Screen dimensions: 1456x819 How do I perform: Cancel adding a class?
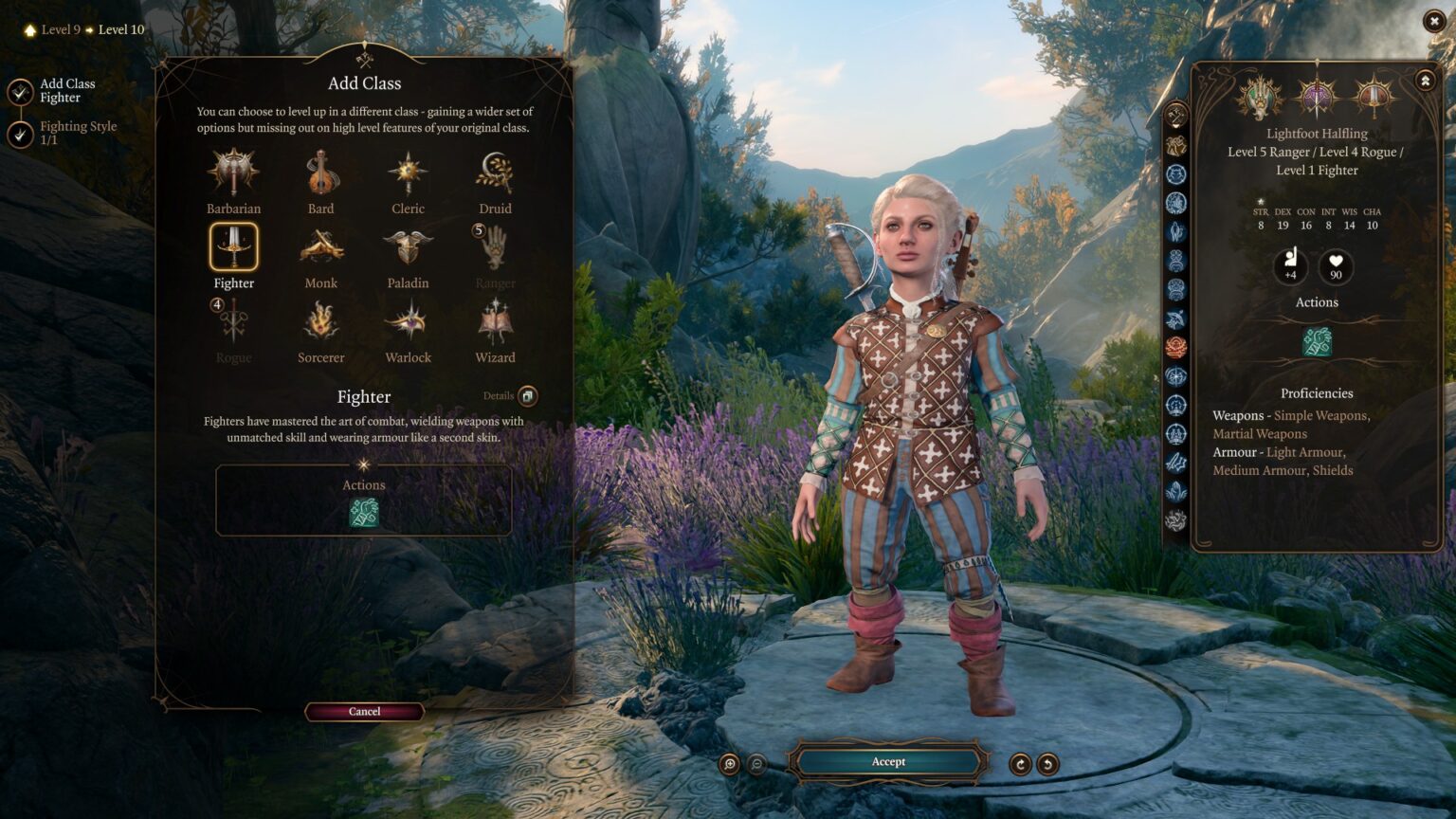pyautogui.click(x=364, y=712)
